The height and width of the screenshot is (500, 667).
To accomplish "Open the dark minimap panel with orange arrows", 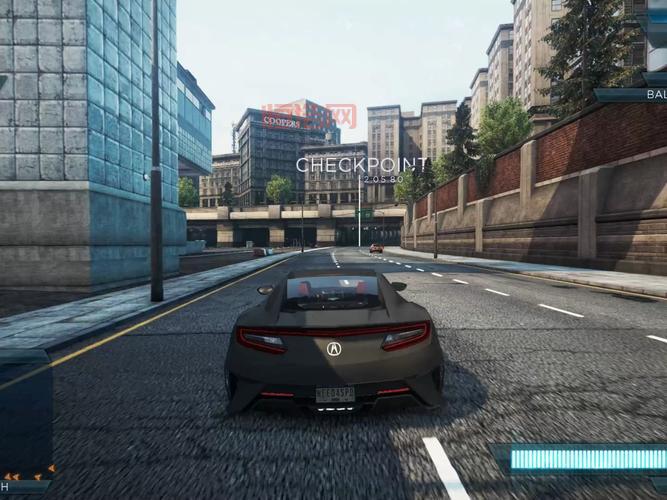I will pyautogui.click(x=25, y=420).
